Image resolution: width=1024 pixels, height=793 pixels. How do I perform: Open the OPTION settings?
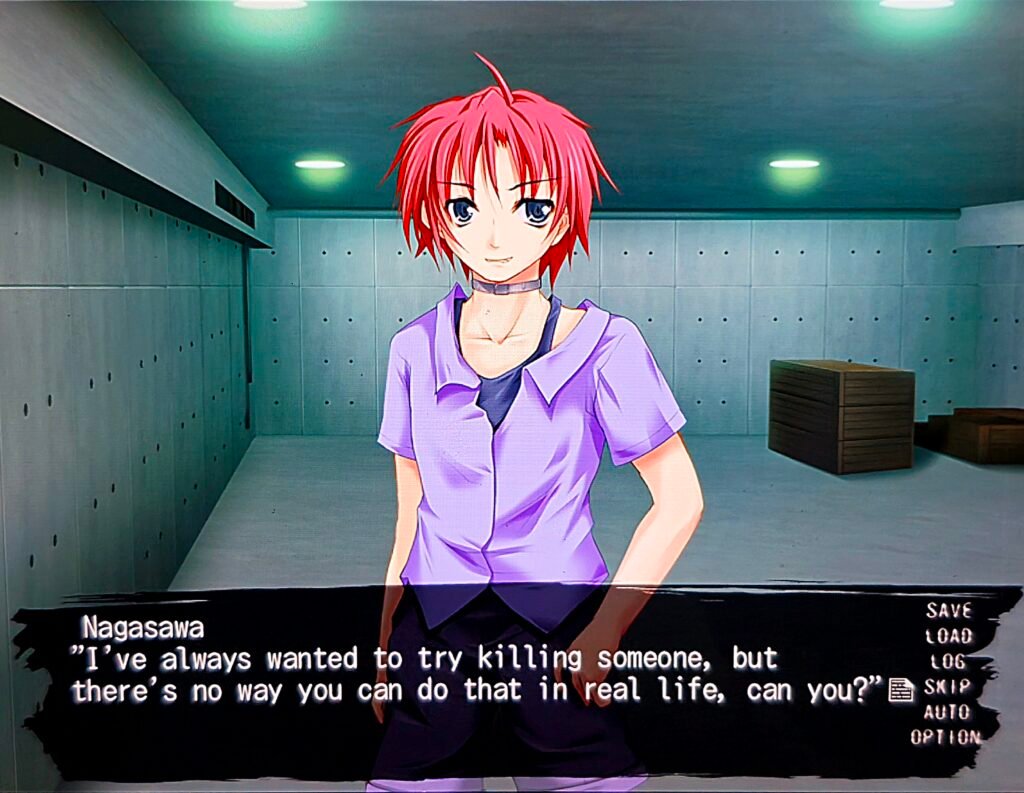coord(945,737)
